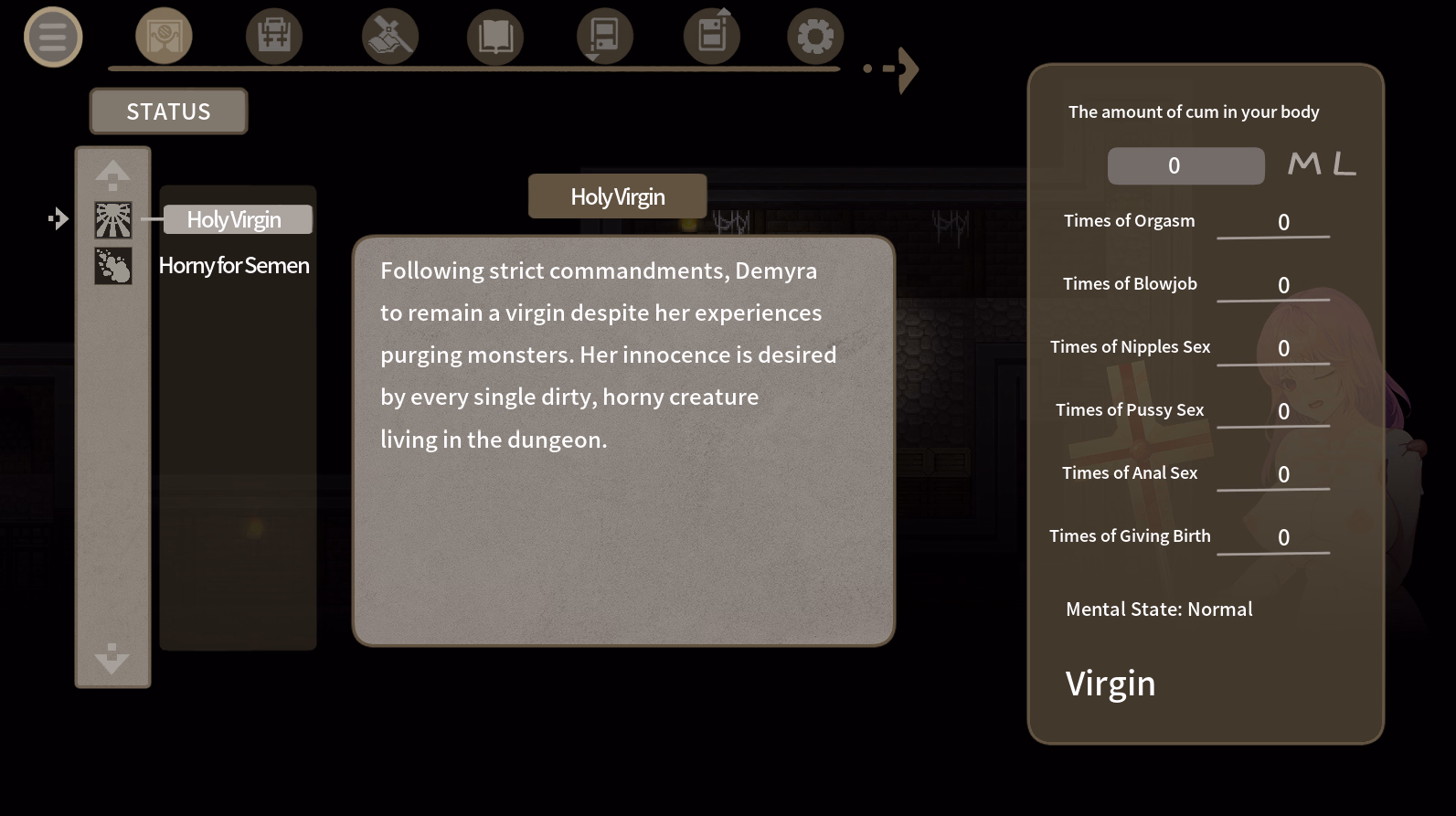
Task: Select the Holy Virgin trait
Action: pos(234,219)
